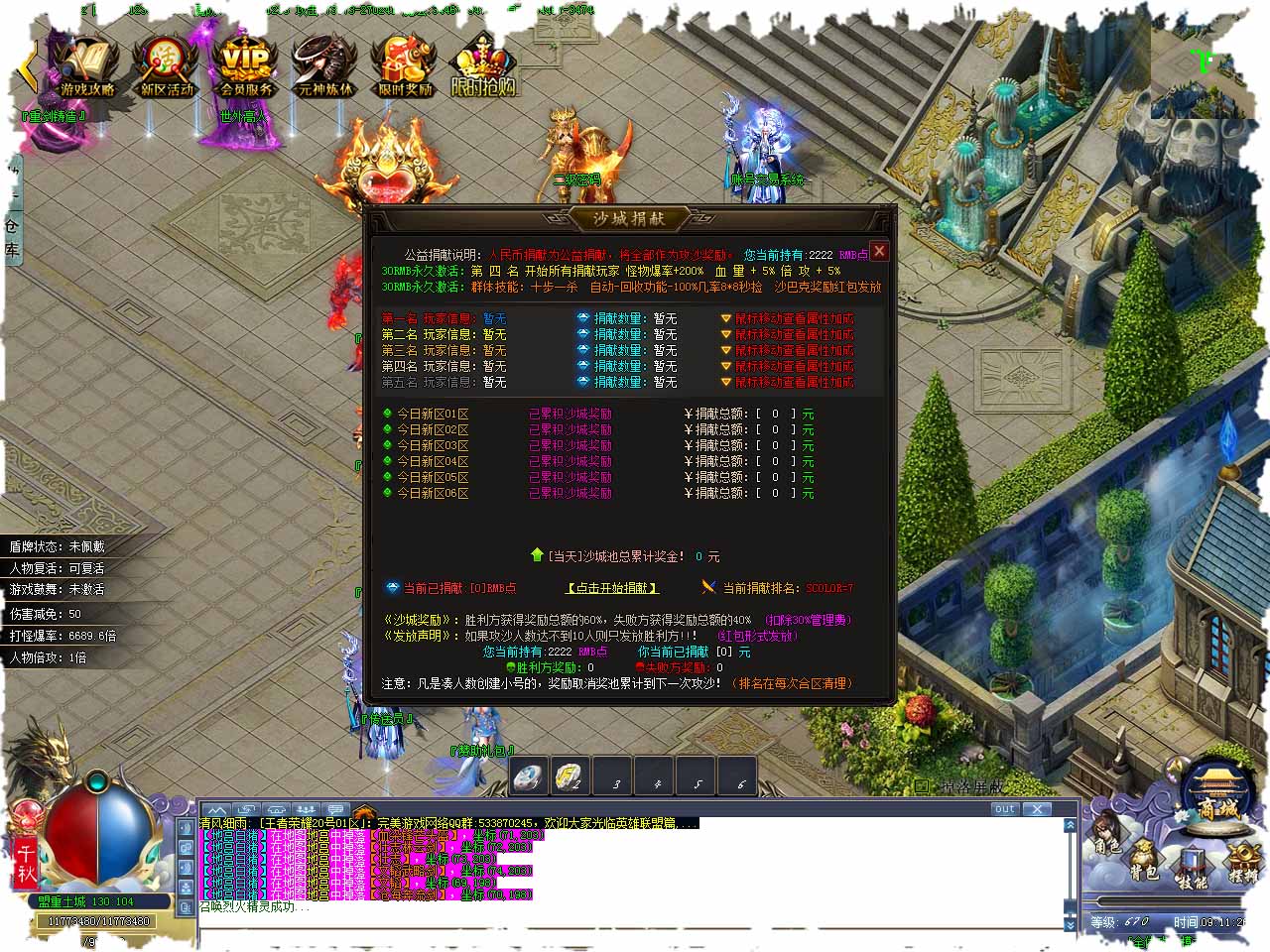Open the 仓库 warehouse side tab
Viewport: 1270px width, 952px height.
tap(12, 238)
